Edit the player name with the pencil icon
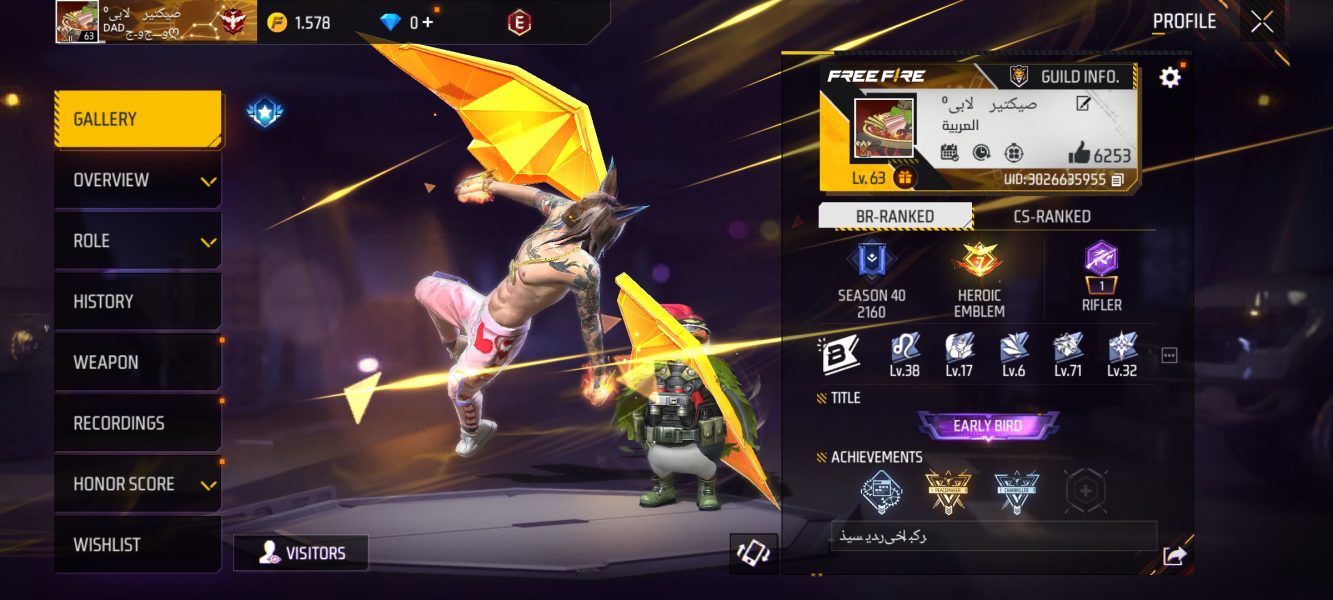Image resolution: width=1333 pixels, height=600 pixels. point(1083,104)
